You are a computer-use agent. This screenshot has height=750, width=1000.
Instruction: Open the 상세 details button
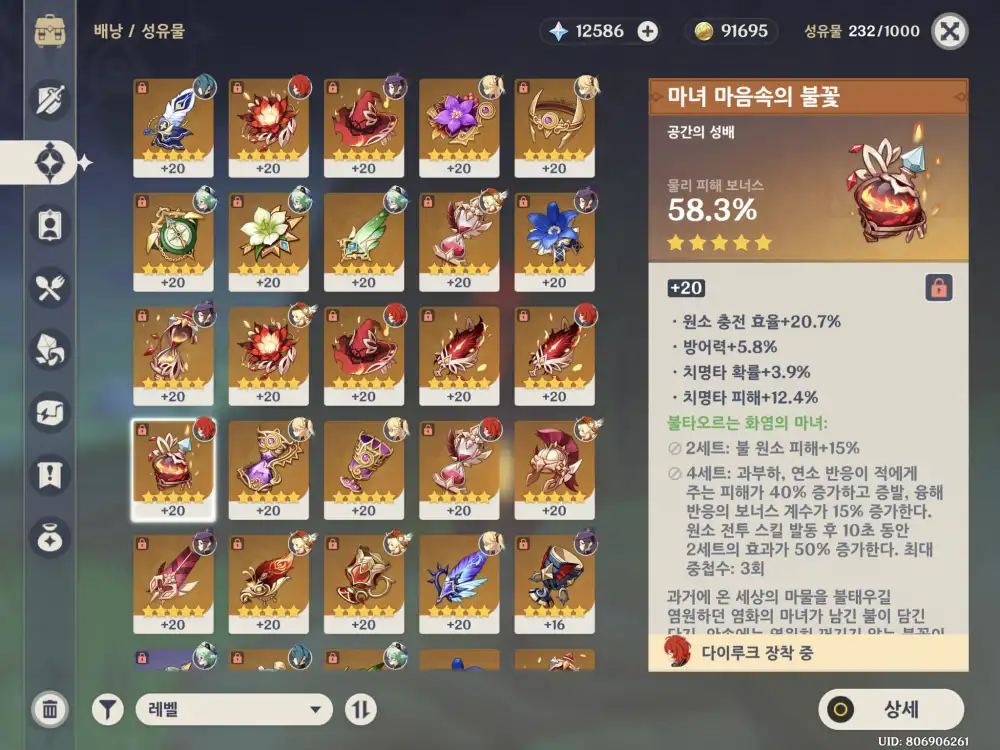pos(891,710)
